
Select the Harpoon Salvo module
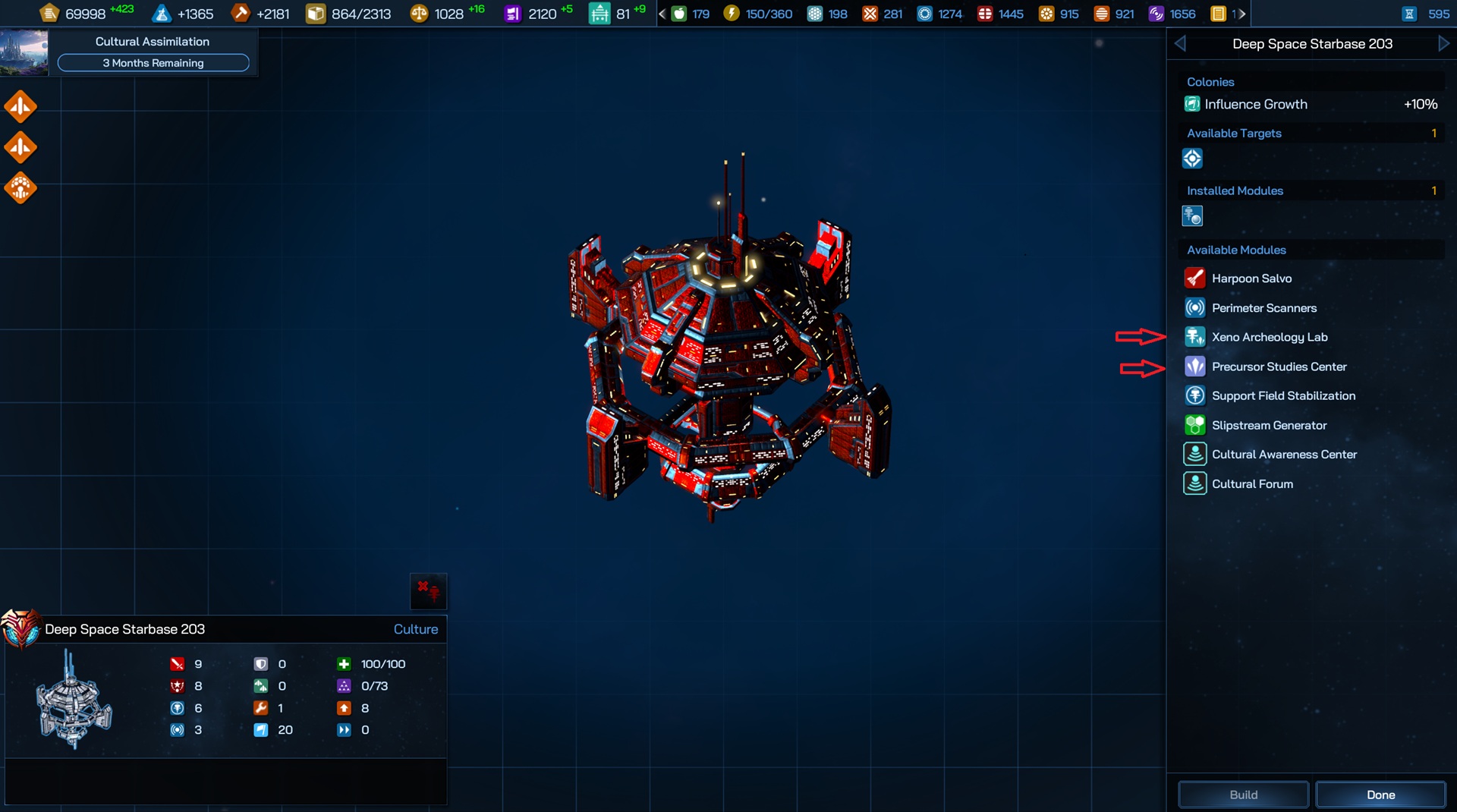[1251, 279]
